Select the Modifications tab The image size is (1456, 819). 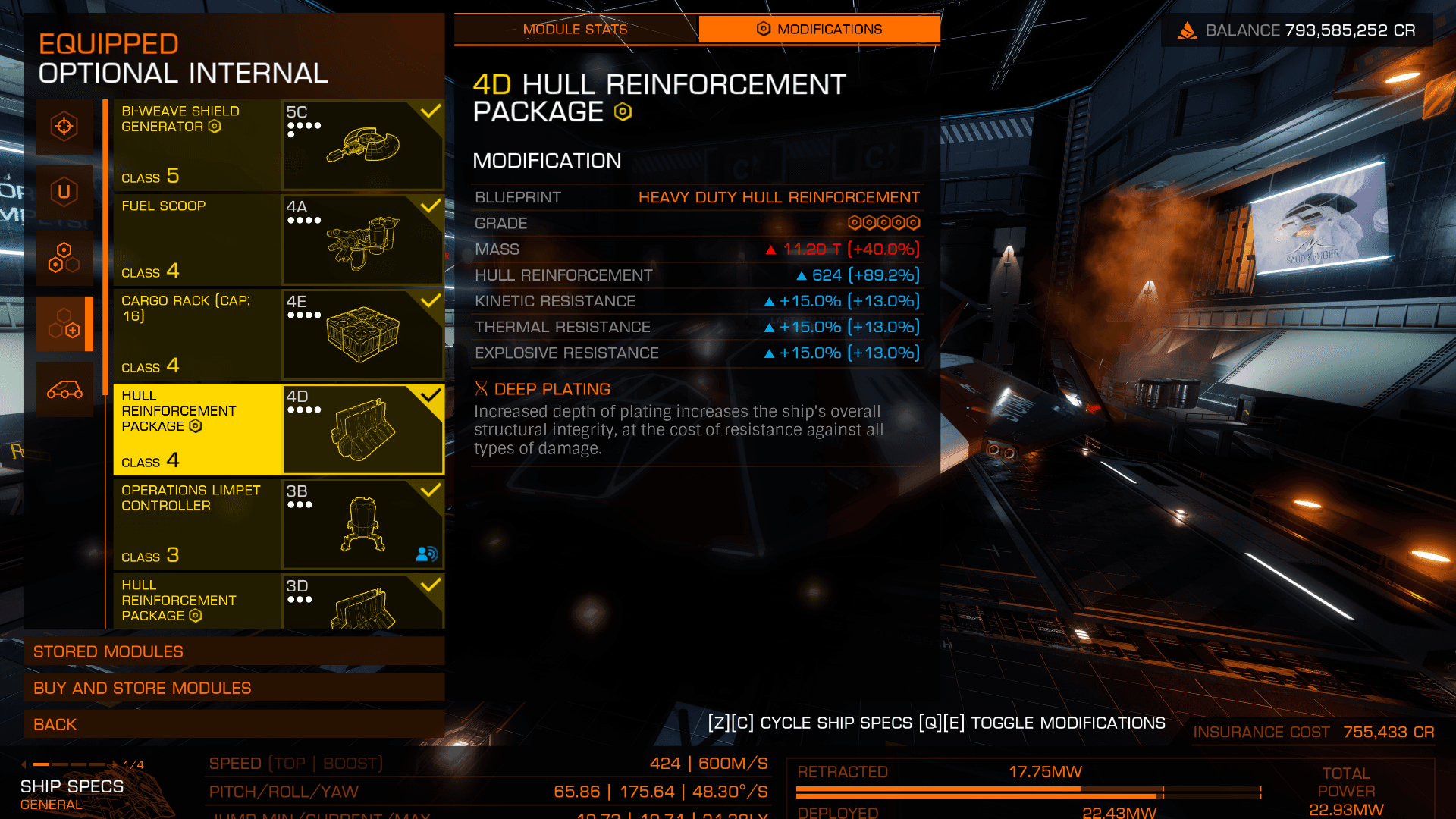coord(819,30)
